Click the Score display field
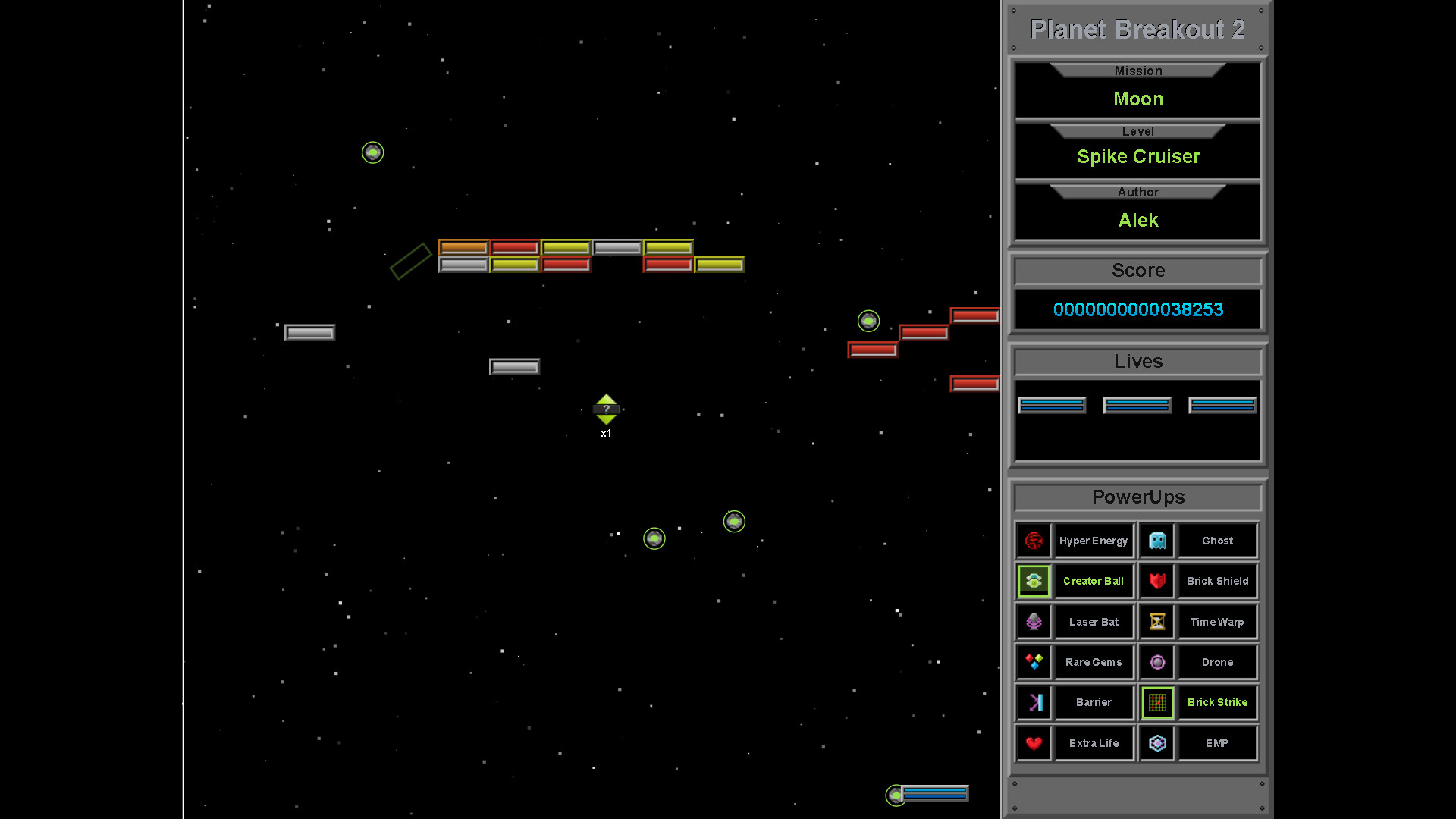Image resolution: width=1456 pixels, height=819 pixels. 1137,309
